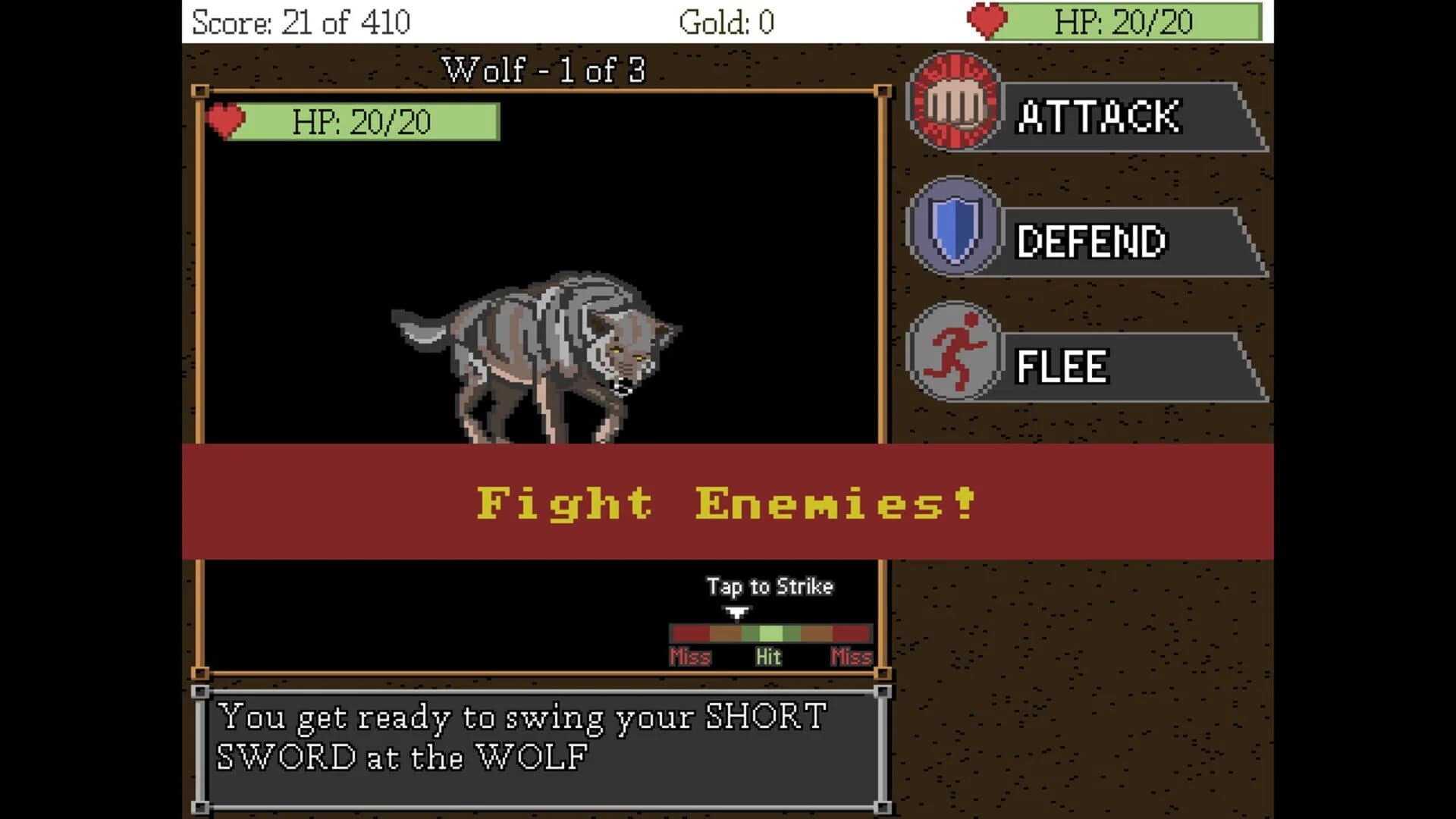
Task: Select the wolf's HP 20/20 bar
Action: (364, 120)
